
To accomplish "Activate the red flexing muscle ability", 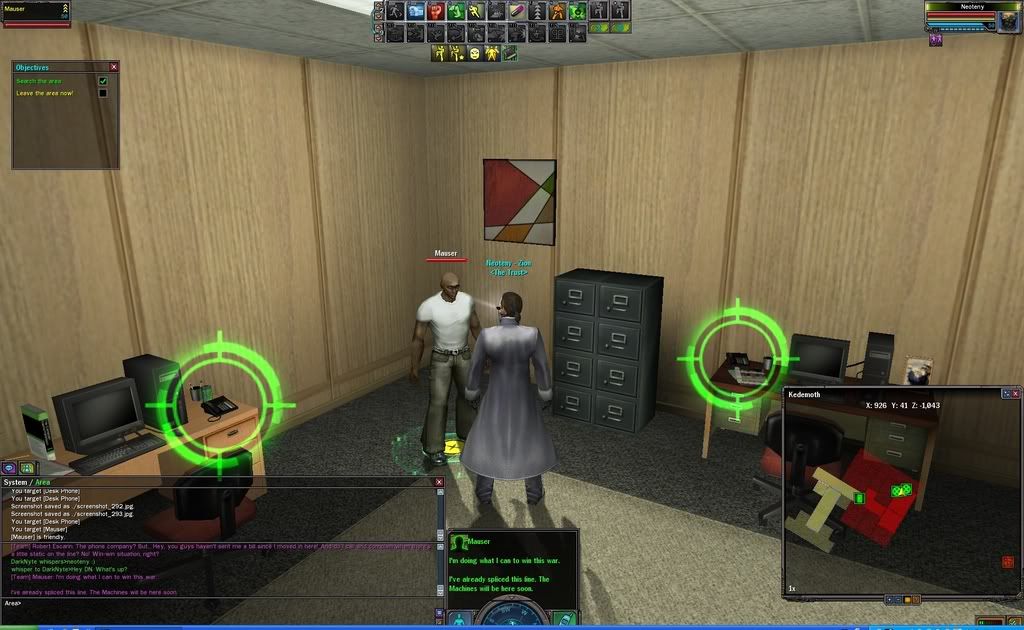I will pyautogui.click(x=436, y=12).
